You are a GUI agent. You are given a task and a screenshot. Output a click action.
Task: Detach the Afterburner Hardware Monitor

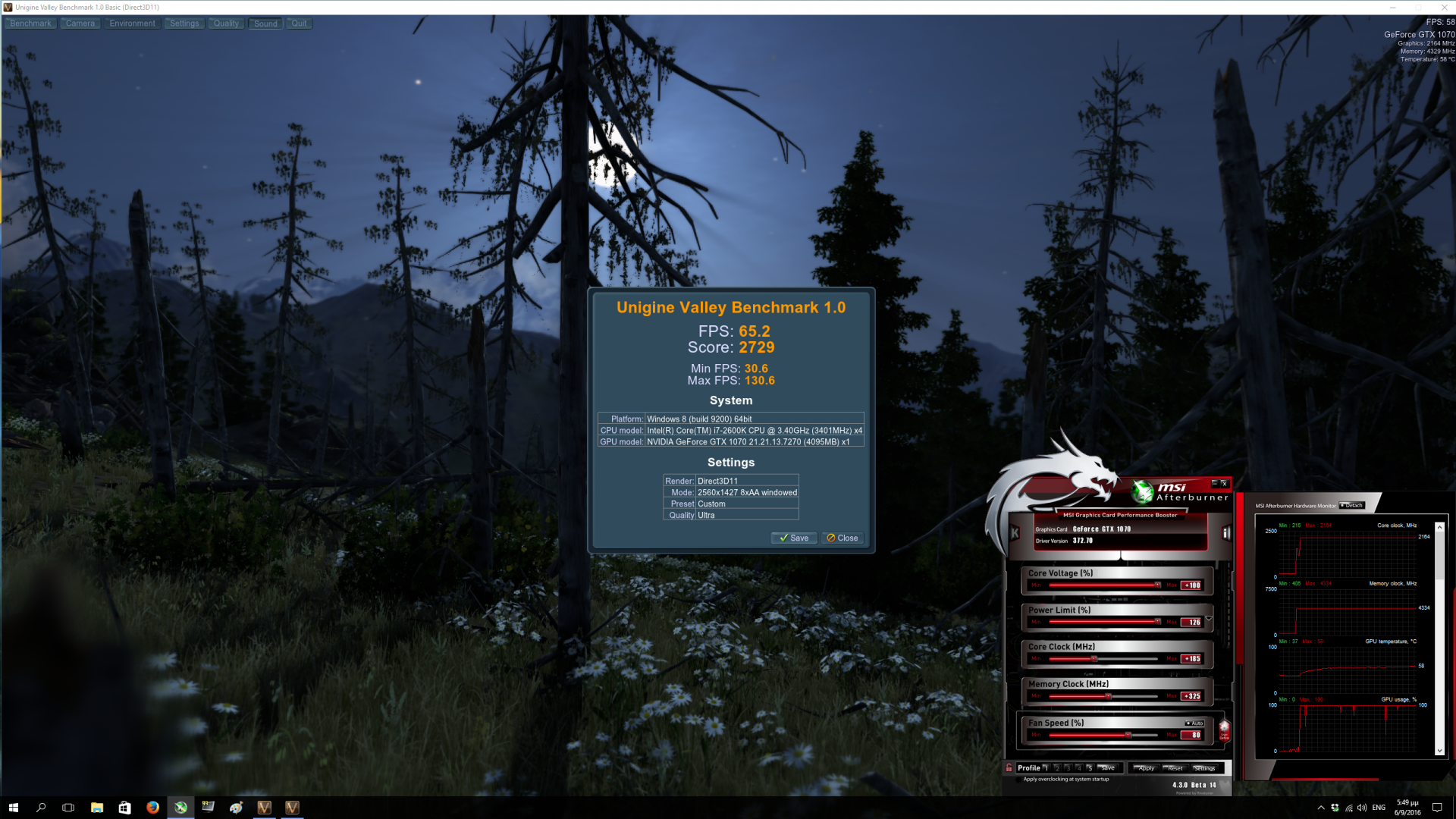(1351, 506)
